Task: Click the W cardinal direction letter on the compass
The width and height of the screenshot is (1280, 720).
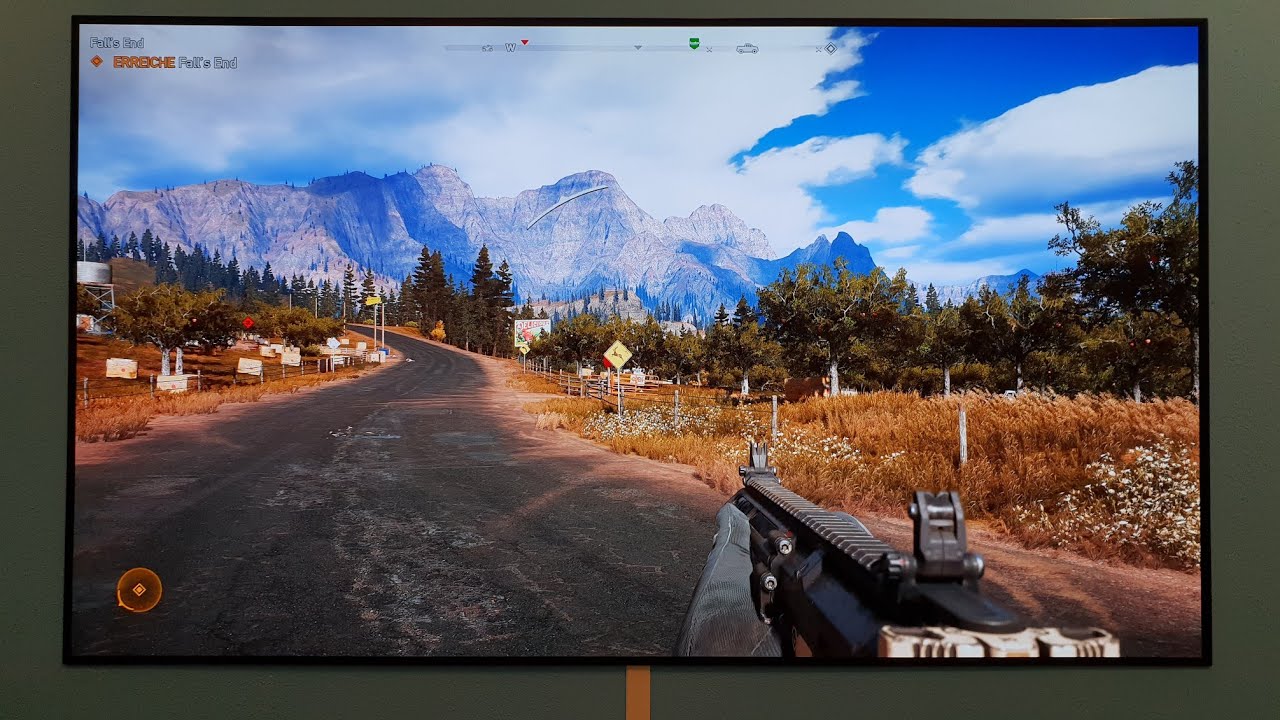Action: coord(511,46)
